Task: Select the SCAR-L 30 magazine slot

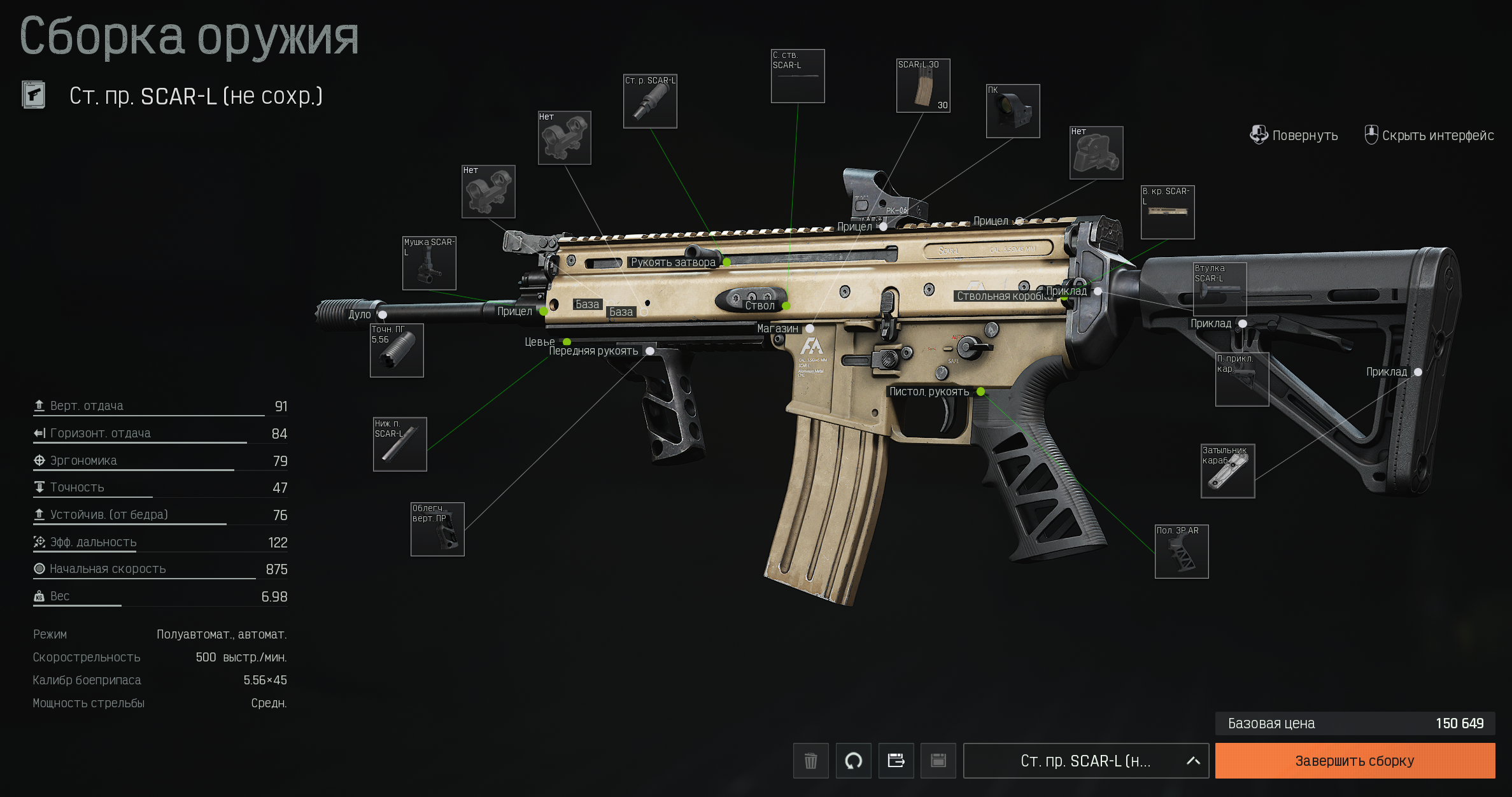Action: pyautogui.click(x=923, y=86)
